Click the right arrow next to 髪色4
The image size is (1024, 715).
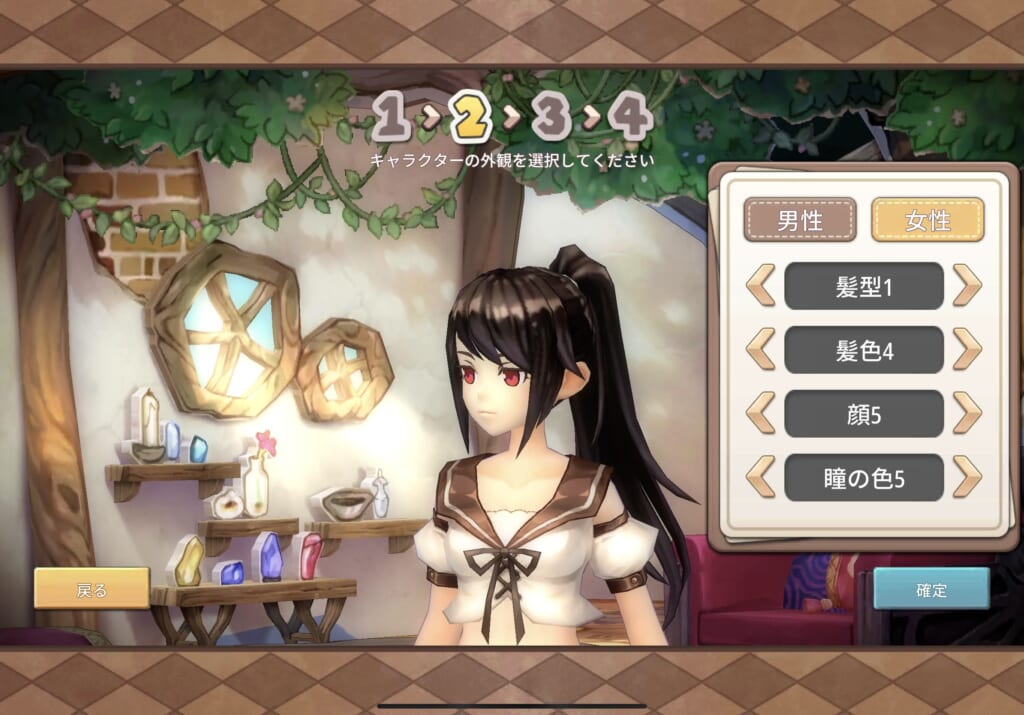(x=967, y=350)
